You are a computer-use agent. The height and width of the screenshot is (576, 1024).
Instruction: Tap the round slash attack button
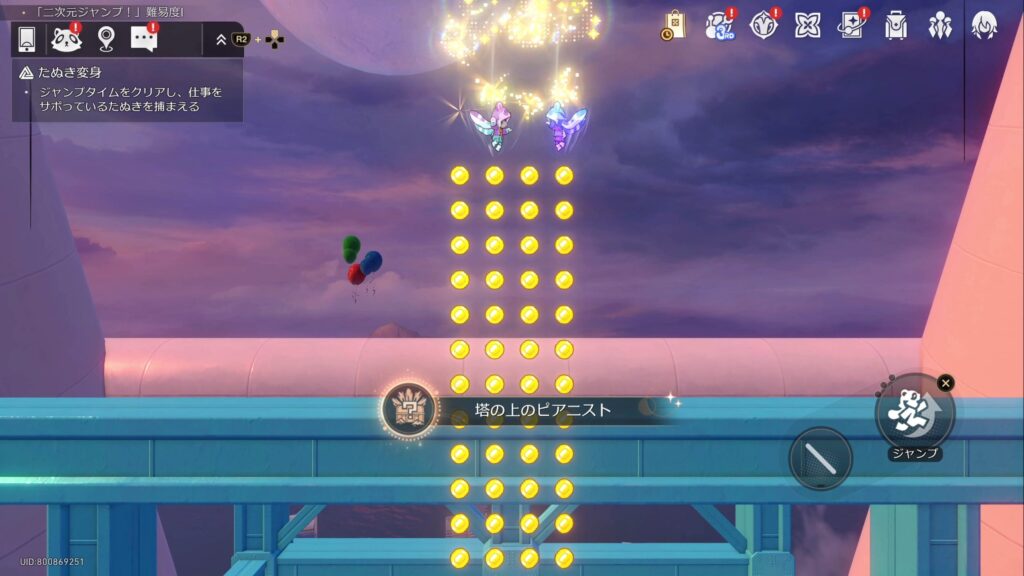(820, 459)
